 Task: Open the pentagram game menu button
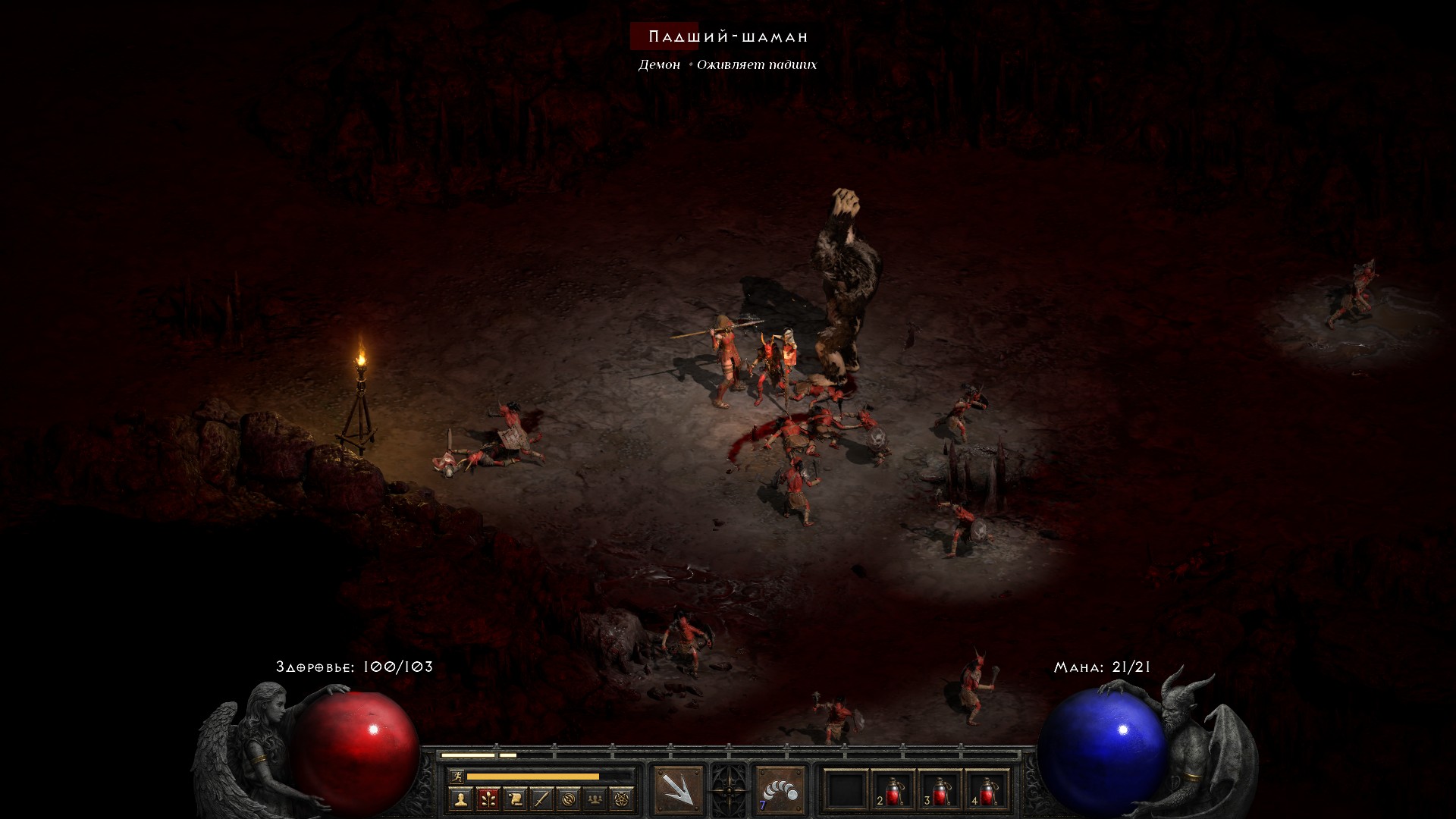click(622, 799)
